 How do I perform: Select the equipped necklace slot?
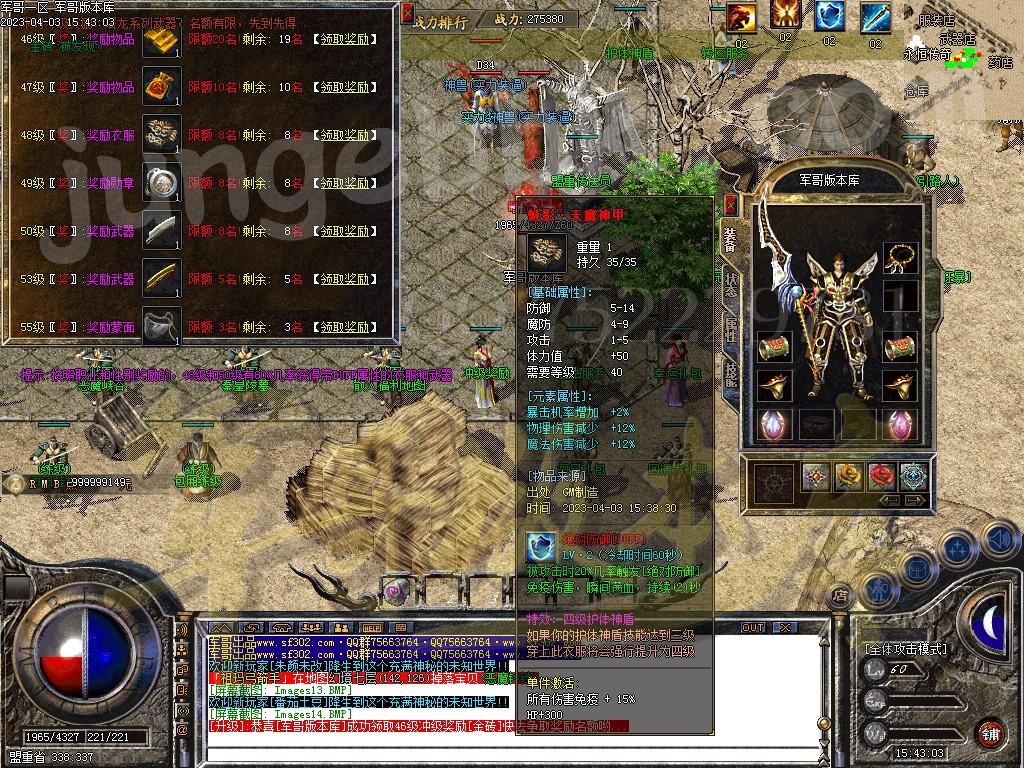tap(901, 258)
